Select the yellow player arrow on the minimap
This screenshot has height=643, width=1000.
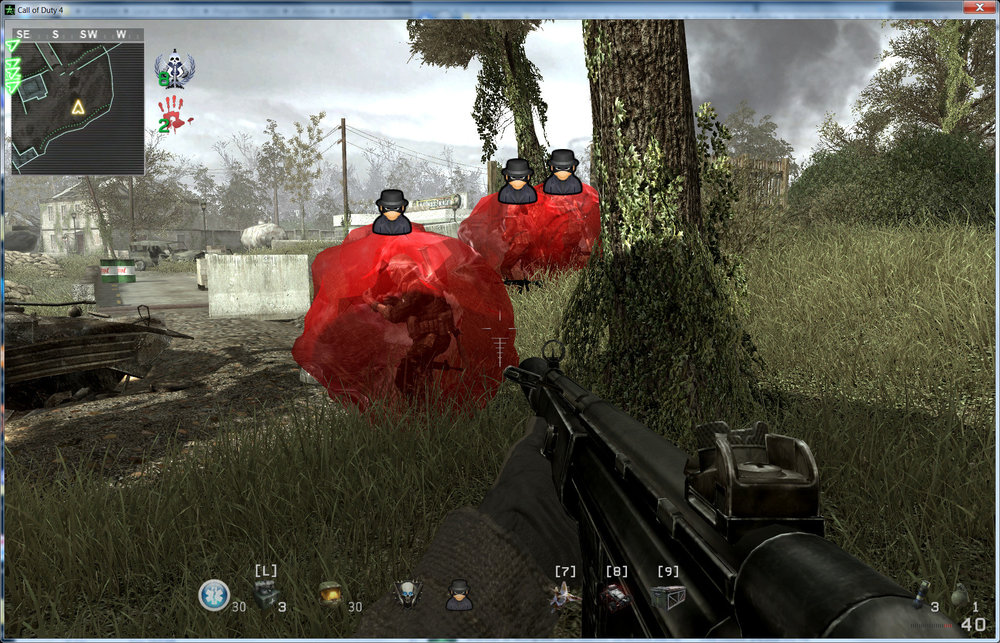[x=77, y=106]
